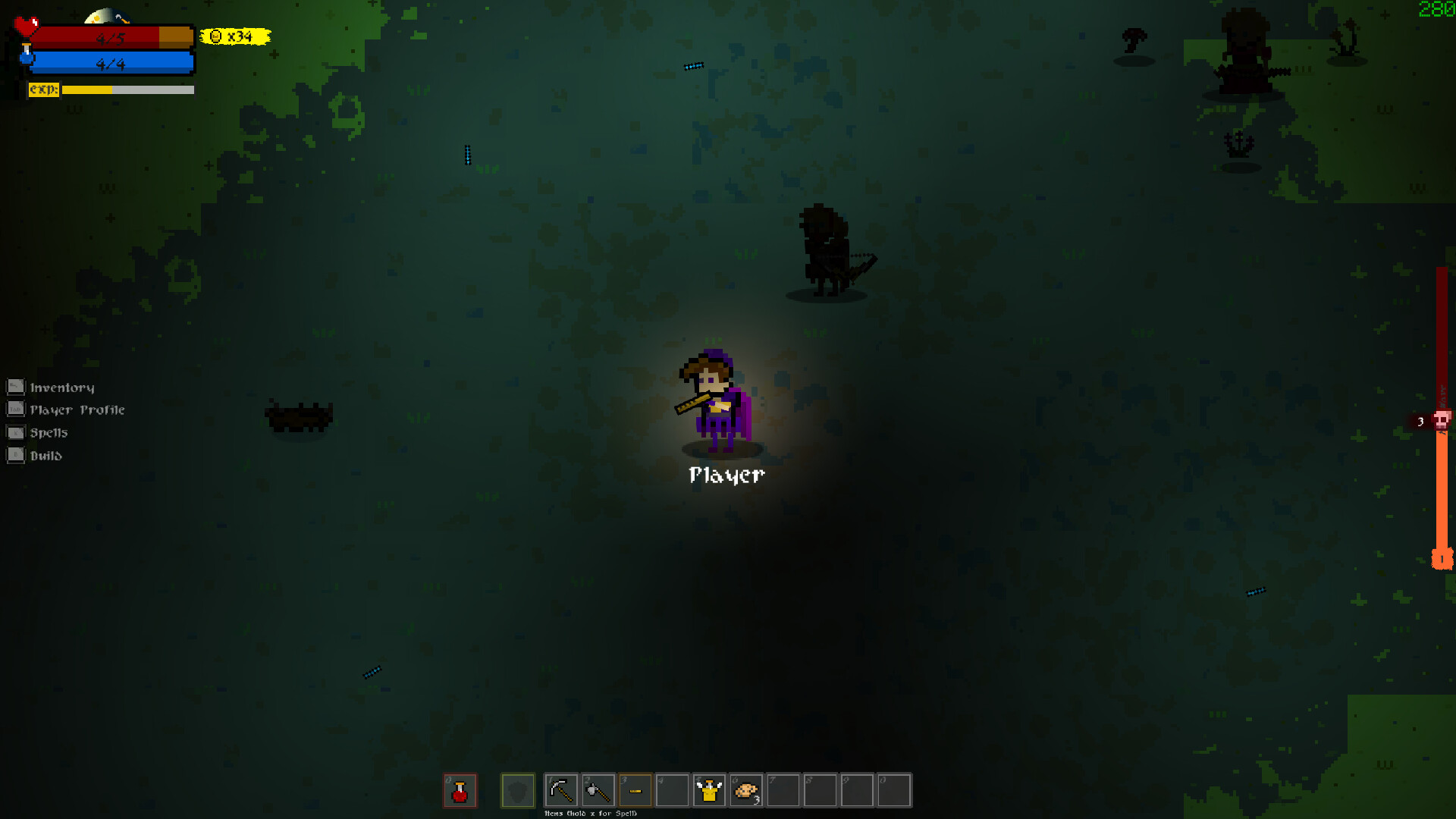Select the ruler in hotbar slot 3
Screen dimensions: 1456x819
(635, 790)
